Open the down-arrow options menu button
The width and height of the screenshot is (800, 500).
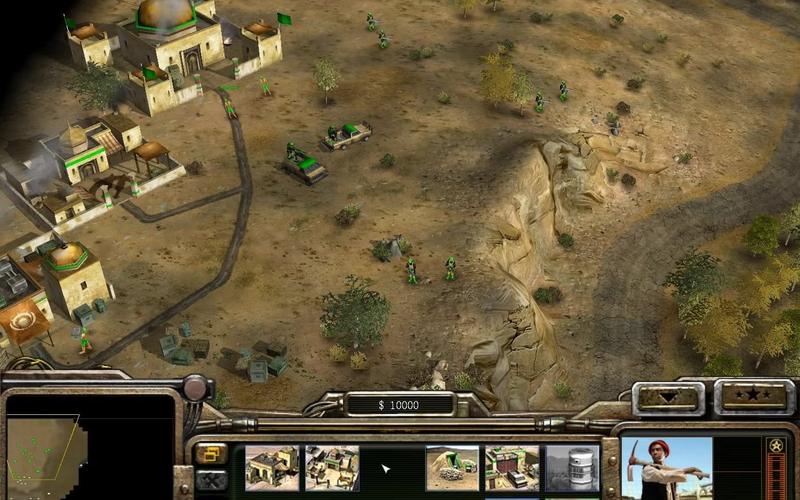click(x=669, y=396)
